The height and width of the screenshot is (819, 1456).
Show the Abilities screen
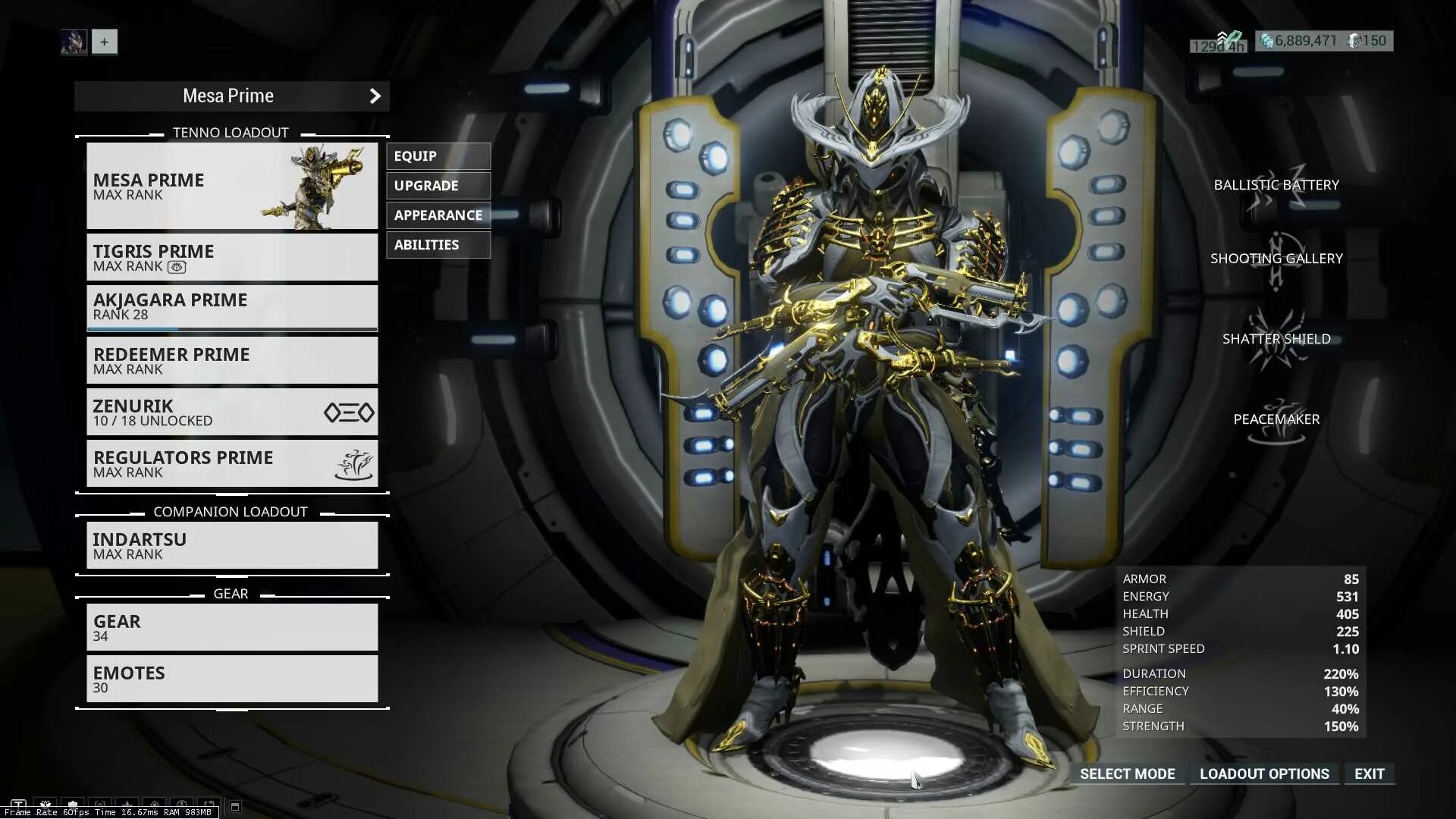pyautogui.click(x=438, y=245)
